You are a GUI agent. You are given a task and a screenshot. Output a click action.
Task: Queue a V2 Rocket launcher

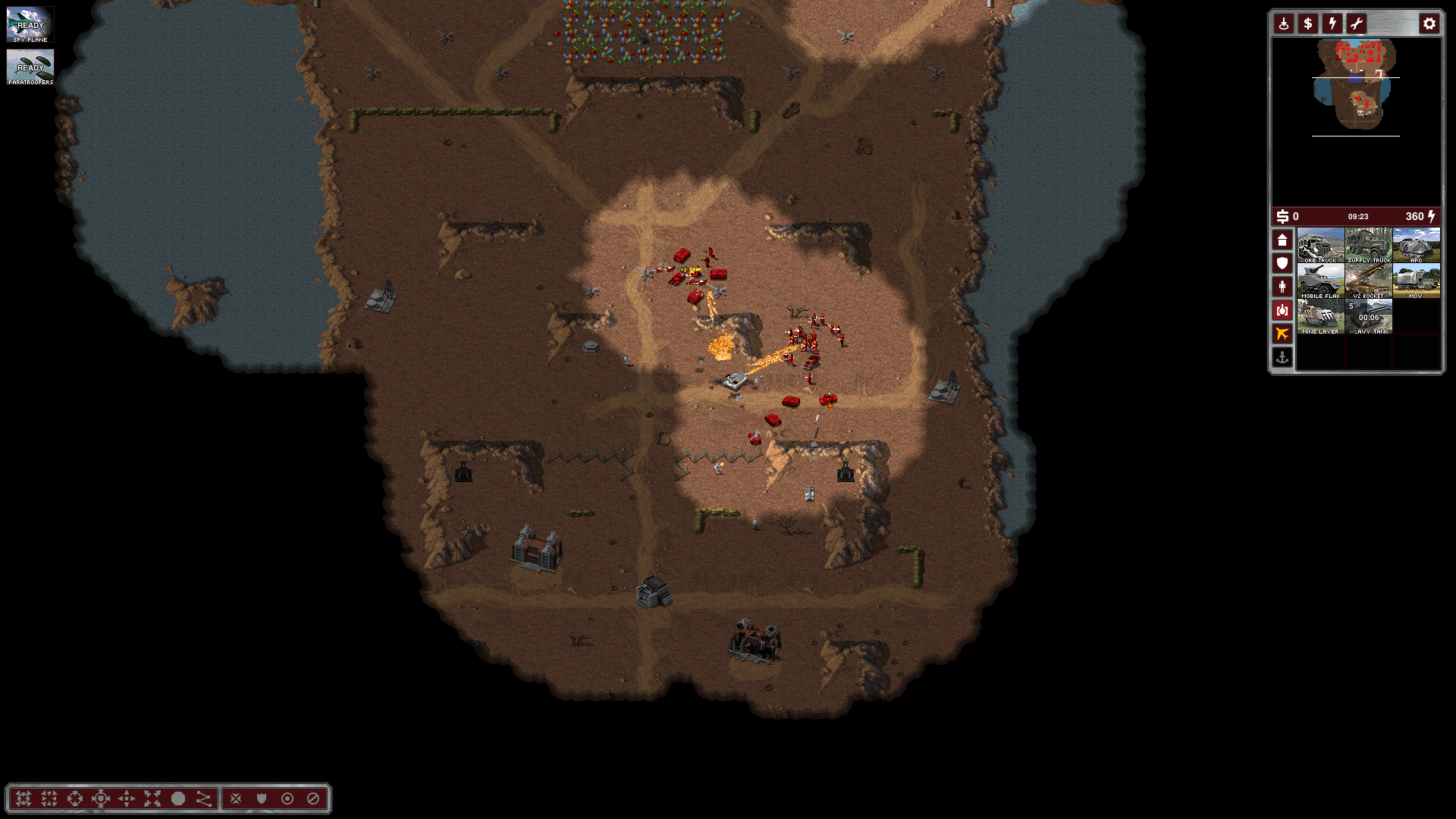pyautogui.click(x=1369, y=281)
